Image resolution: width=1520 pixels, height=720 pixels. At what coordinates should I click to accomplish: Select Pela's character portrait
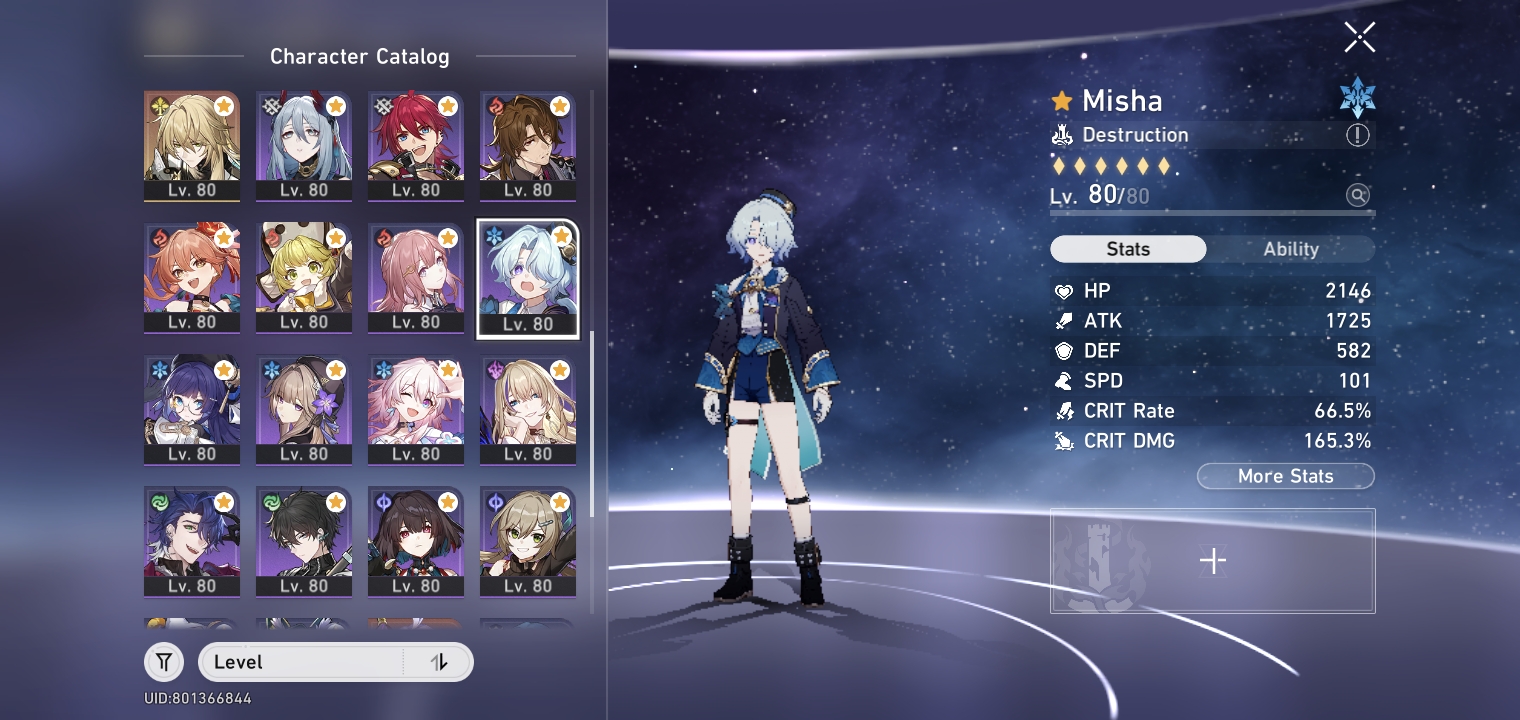[x=192, y=410]
